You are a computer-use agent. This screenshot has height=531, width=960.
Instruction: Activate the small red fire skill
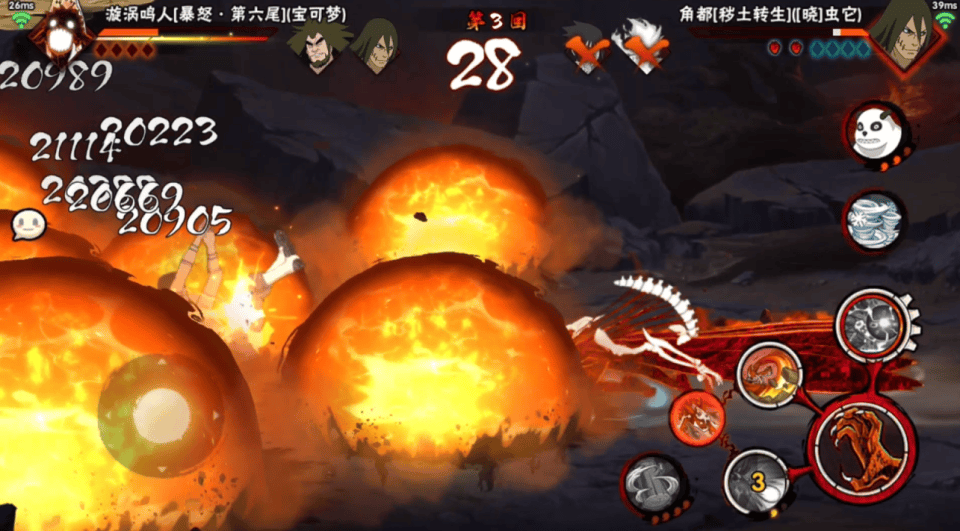pyautogui.click(x=698, y=418)
